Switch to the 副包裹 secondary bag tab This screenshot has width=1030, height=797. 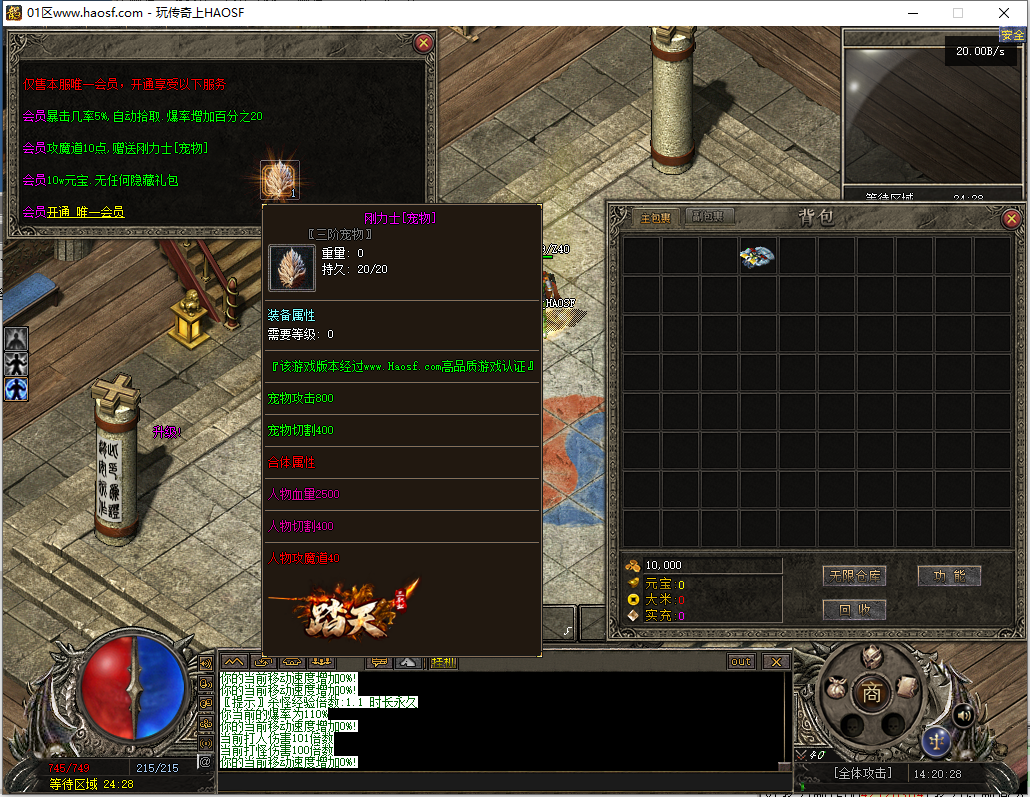pos(711,217)
